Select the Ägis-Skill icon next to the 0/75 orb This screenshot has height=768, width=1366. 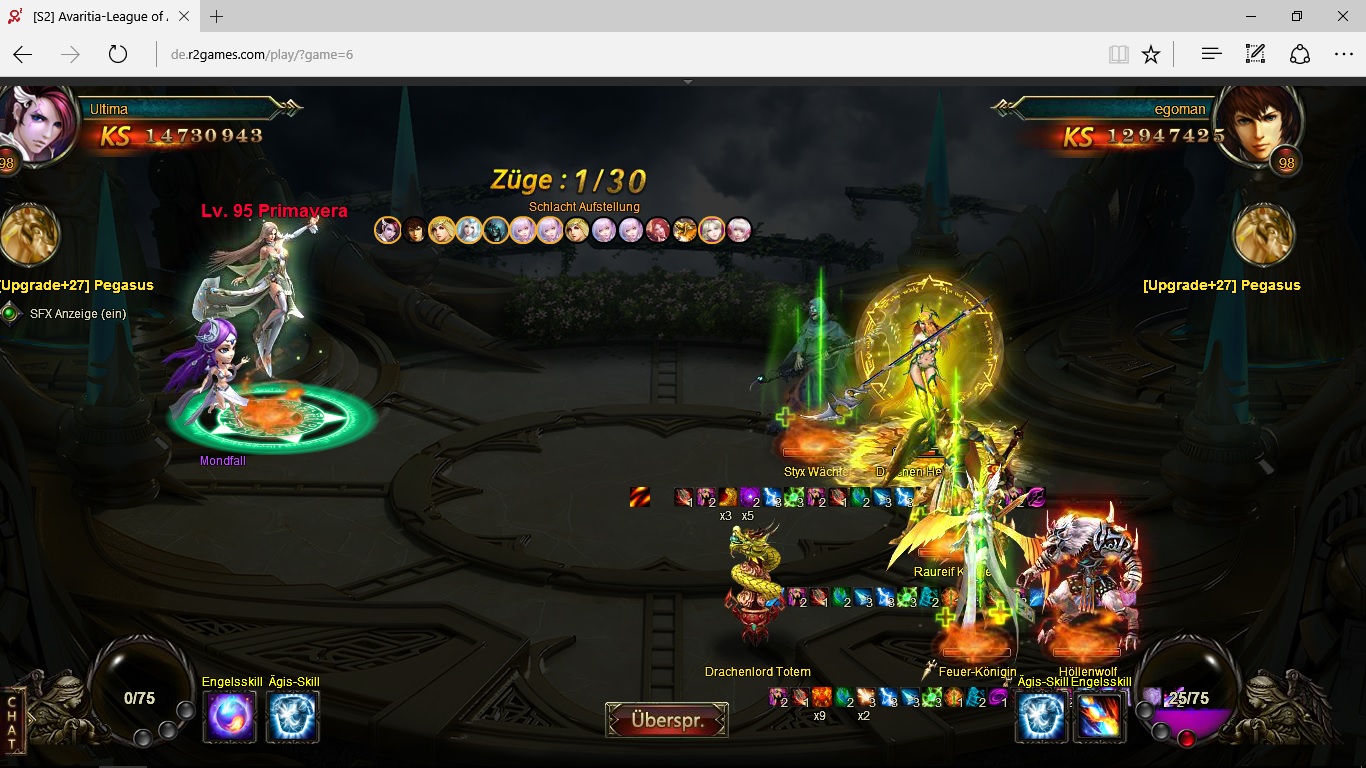294,717
